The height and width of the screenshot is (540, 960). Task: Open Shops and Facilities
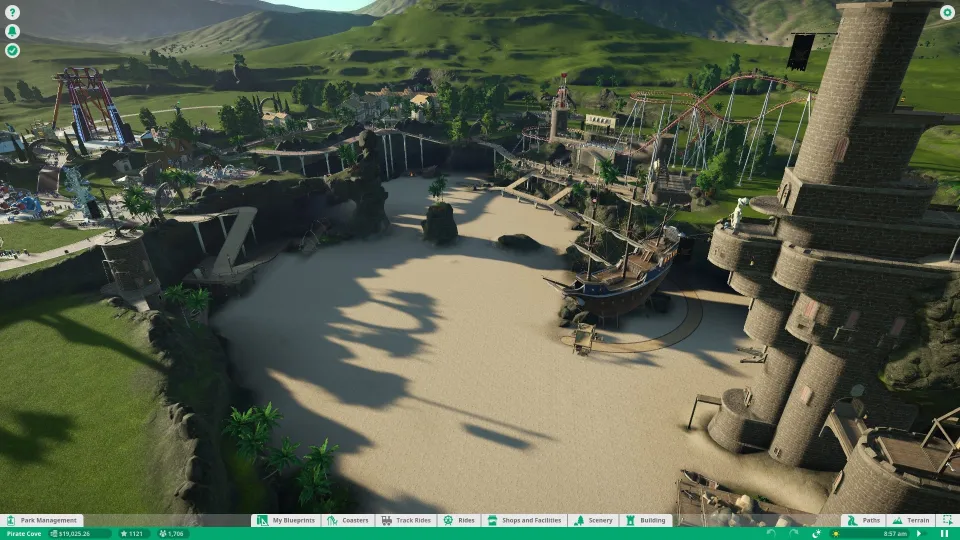(x=525, y=520)
